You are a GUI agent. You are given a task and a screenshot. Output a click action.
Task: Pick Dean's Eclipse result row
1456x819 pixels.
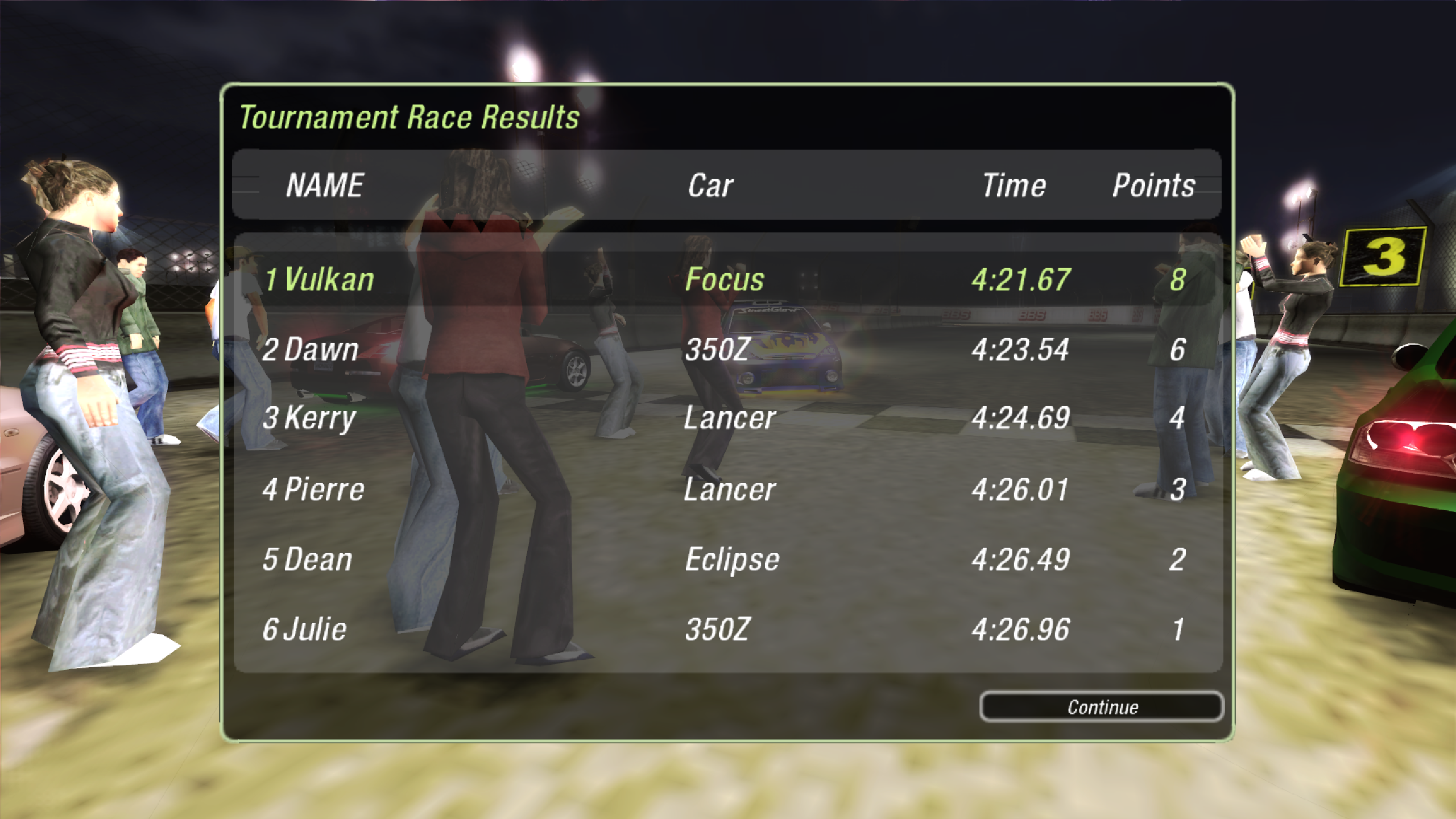coord(727,559)
